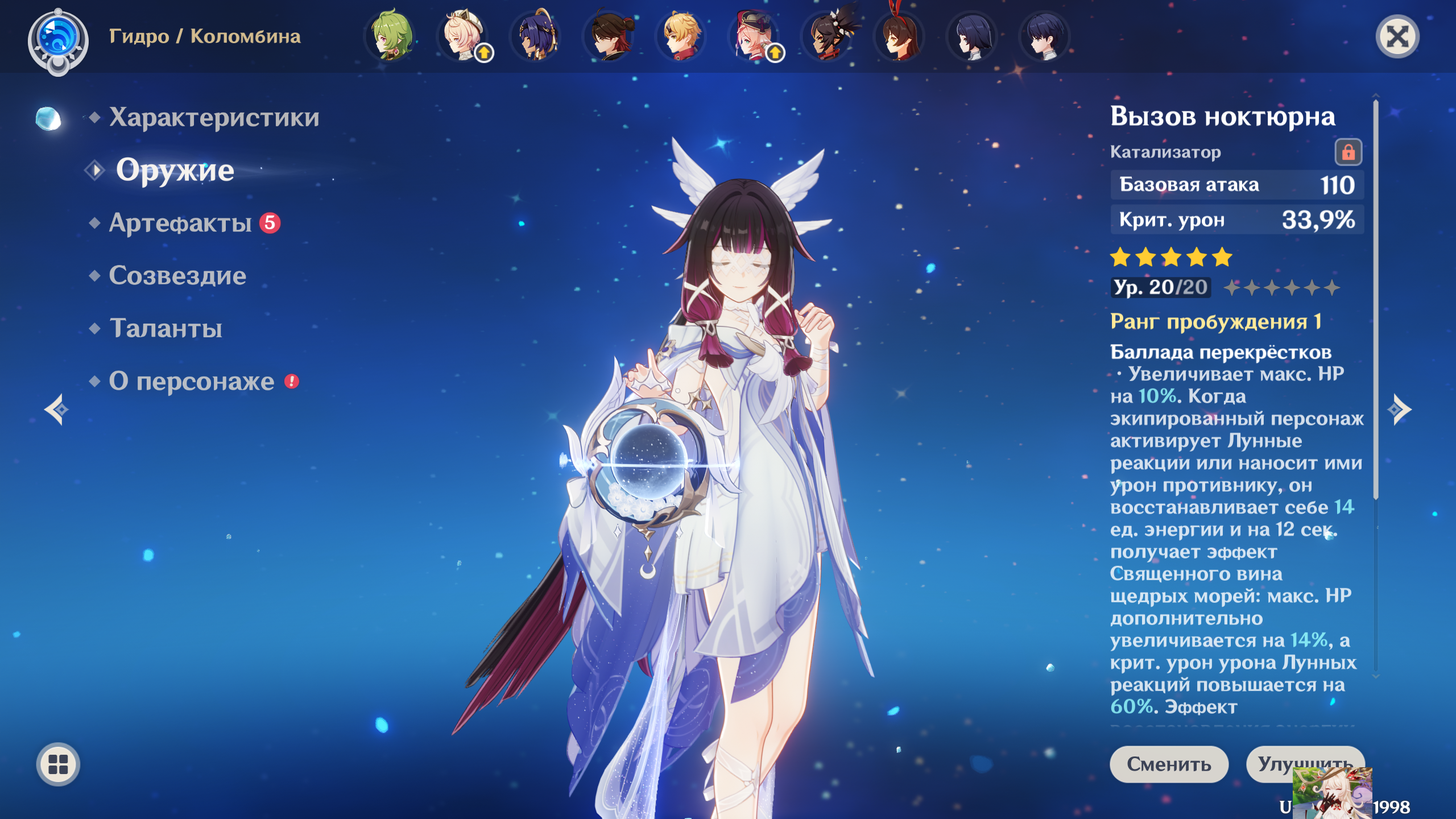Toggle the weapon lock icon

coord(1348,152)
